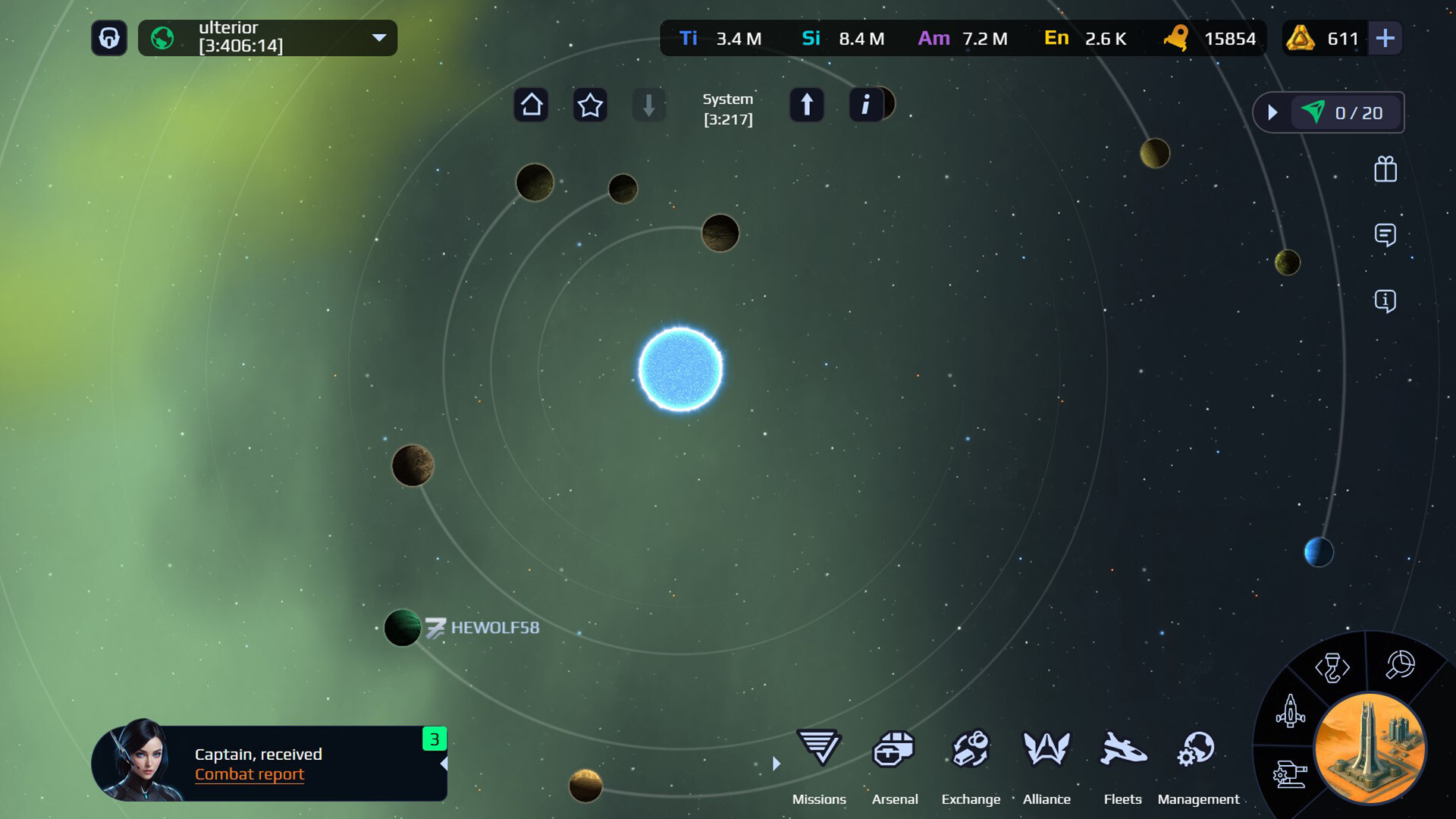Toggle the star favorite for system [3:217]
The width and height of the screenshot is (1456, 819).
coord(590,105)
